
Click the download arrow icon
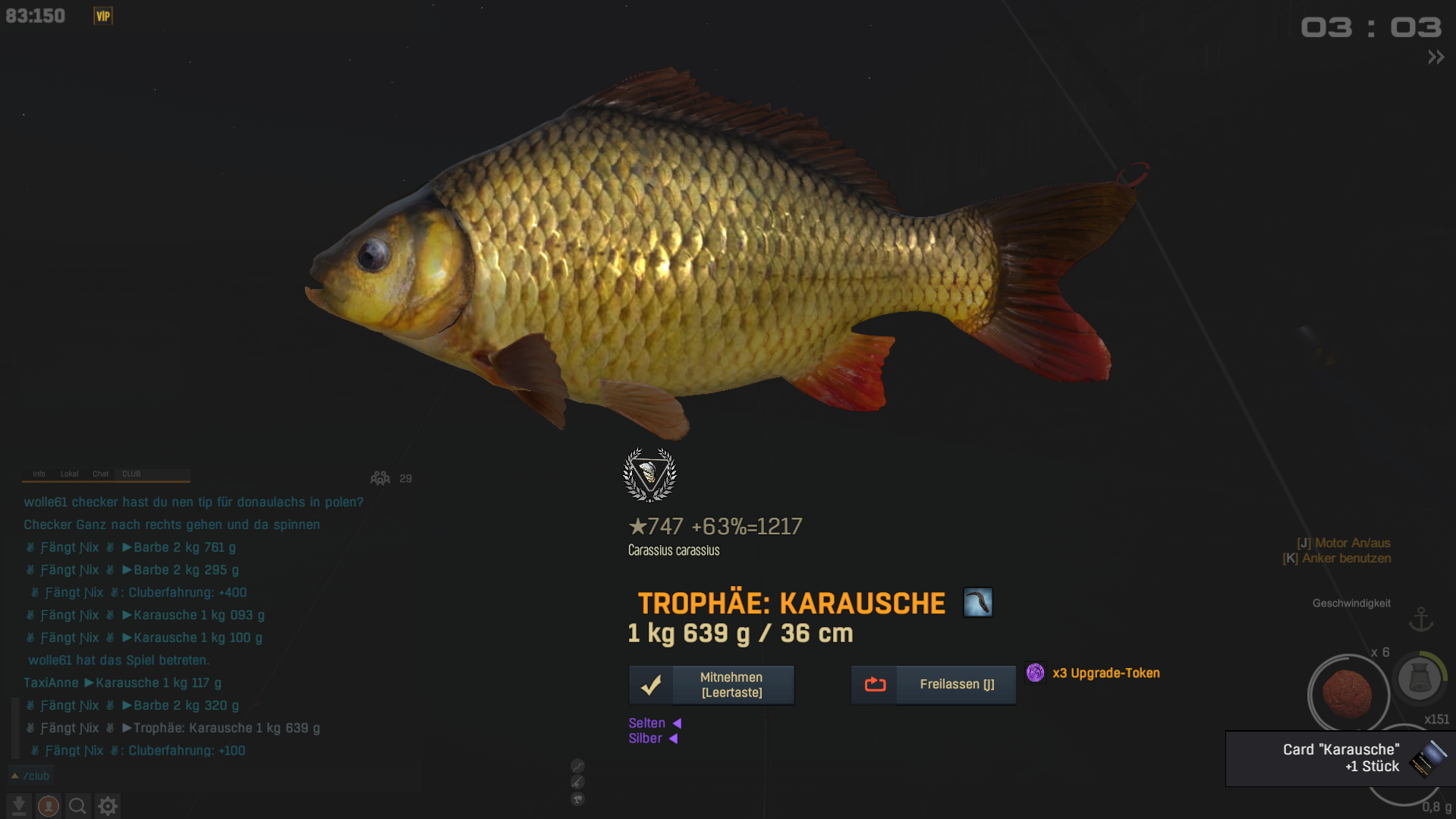point(19,805)
